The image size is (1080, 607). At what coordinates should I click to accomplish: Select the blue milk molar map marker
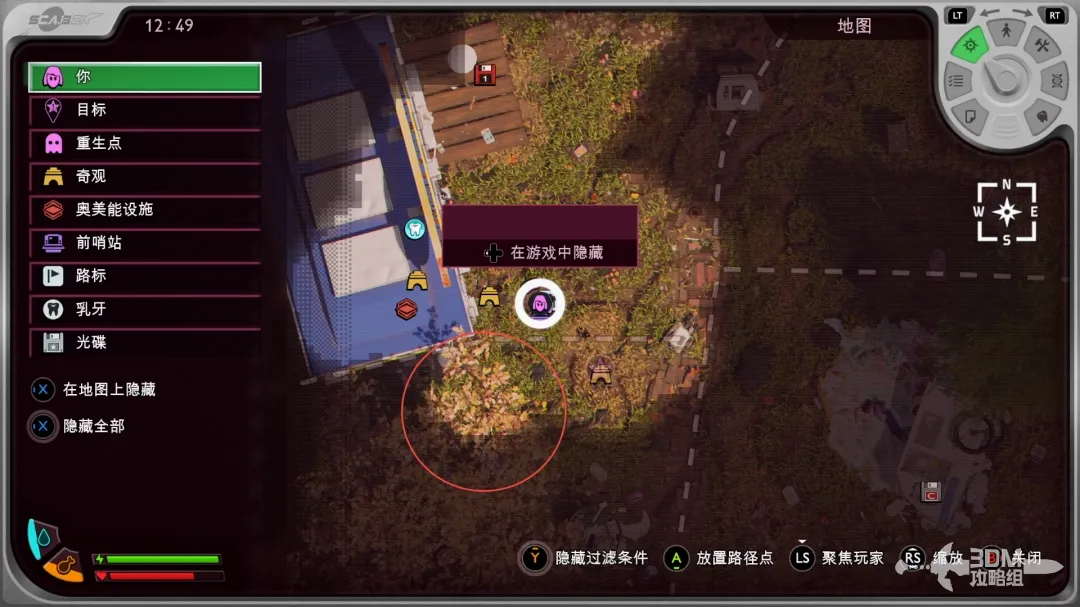(x=414, y=229)
